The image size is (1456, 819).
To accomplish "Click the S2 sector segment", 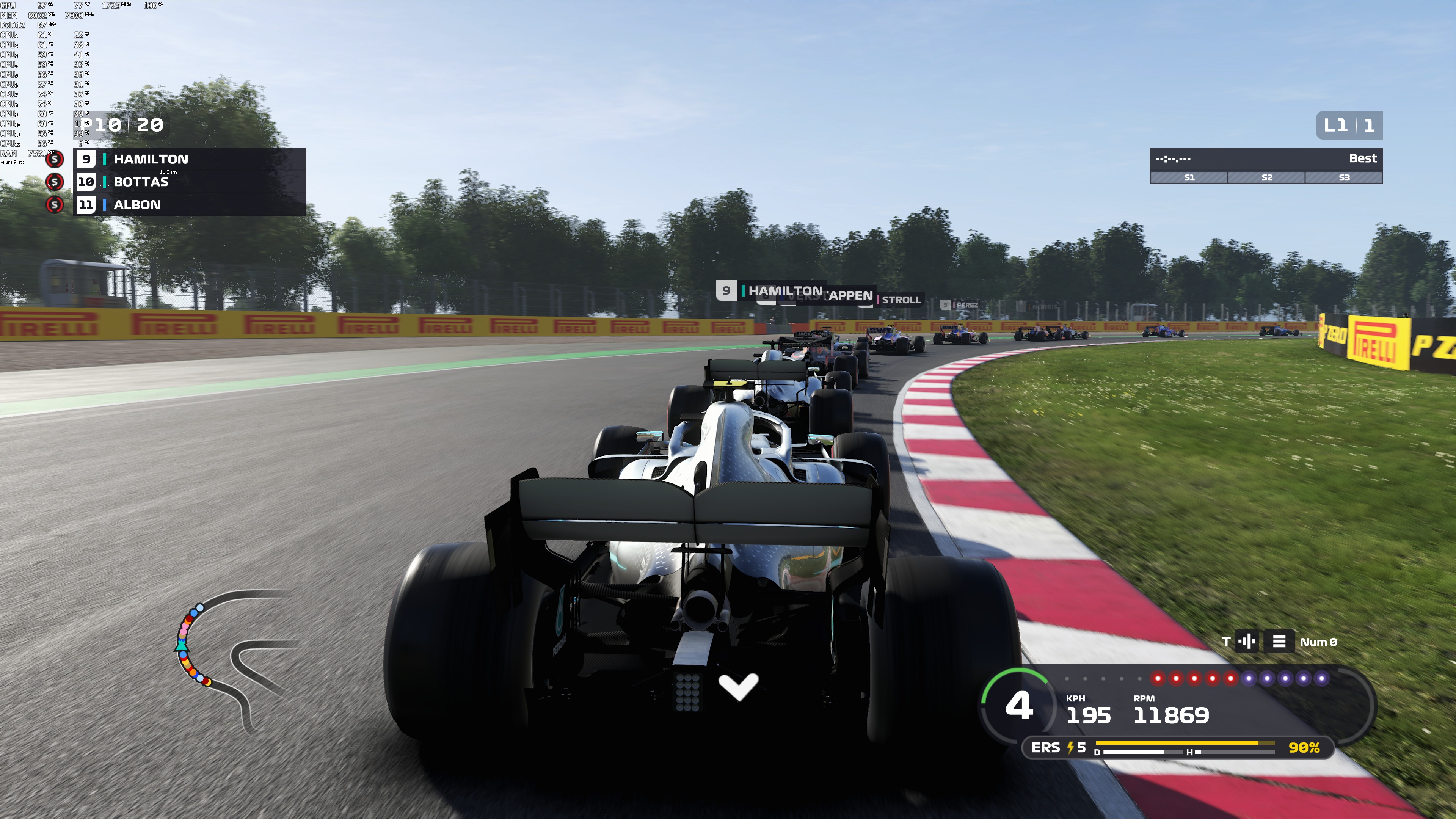I will 1267,177.
